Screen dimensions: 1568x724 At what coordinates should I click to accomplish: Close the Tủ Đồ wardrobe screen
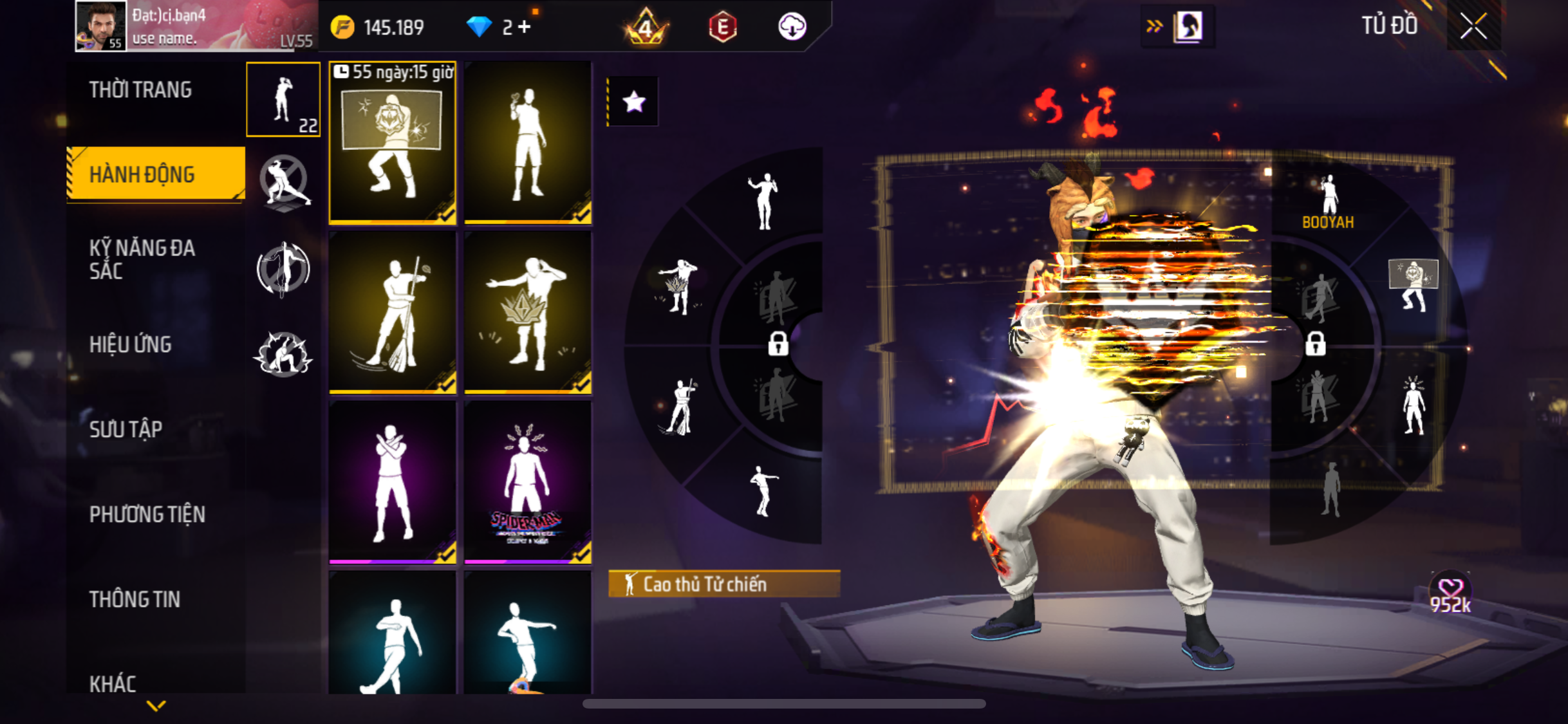coord(1473,26)
